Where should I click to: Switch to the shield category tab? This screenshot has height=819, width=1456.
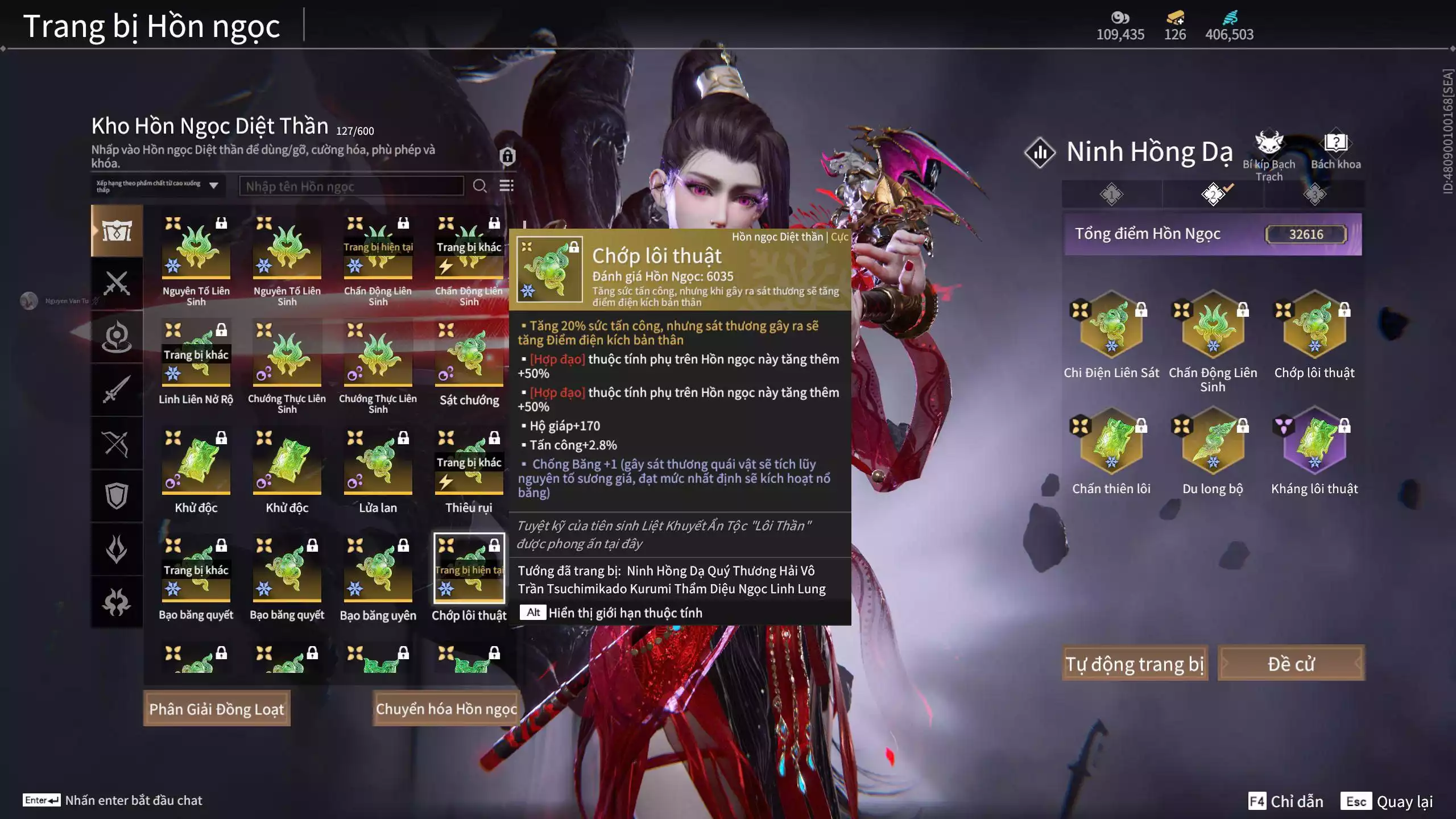pos(117,496)
